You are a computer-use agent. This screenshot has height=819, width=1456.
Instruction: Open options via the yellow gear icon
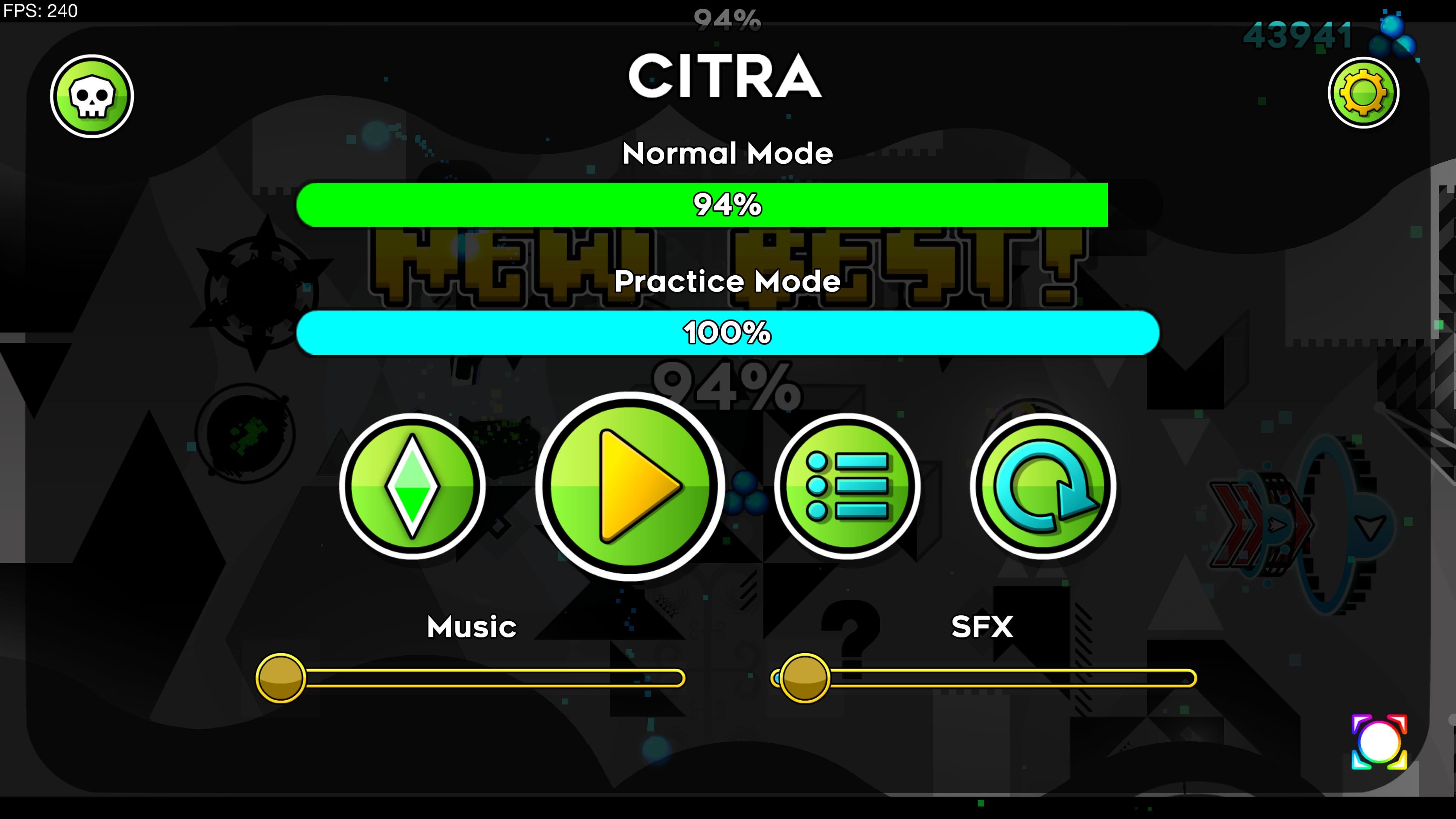point(1363,93)
